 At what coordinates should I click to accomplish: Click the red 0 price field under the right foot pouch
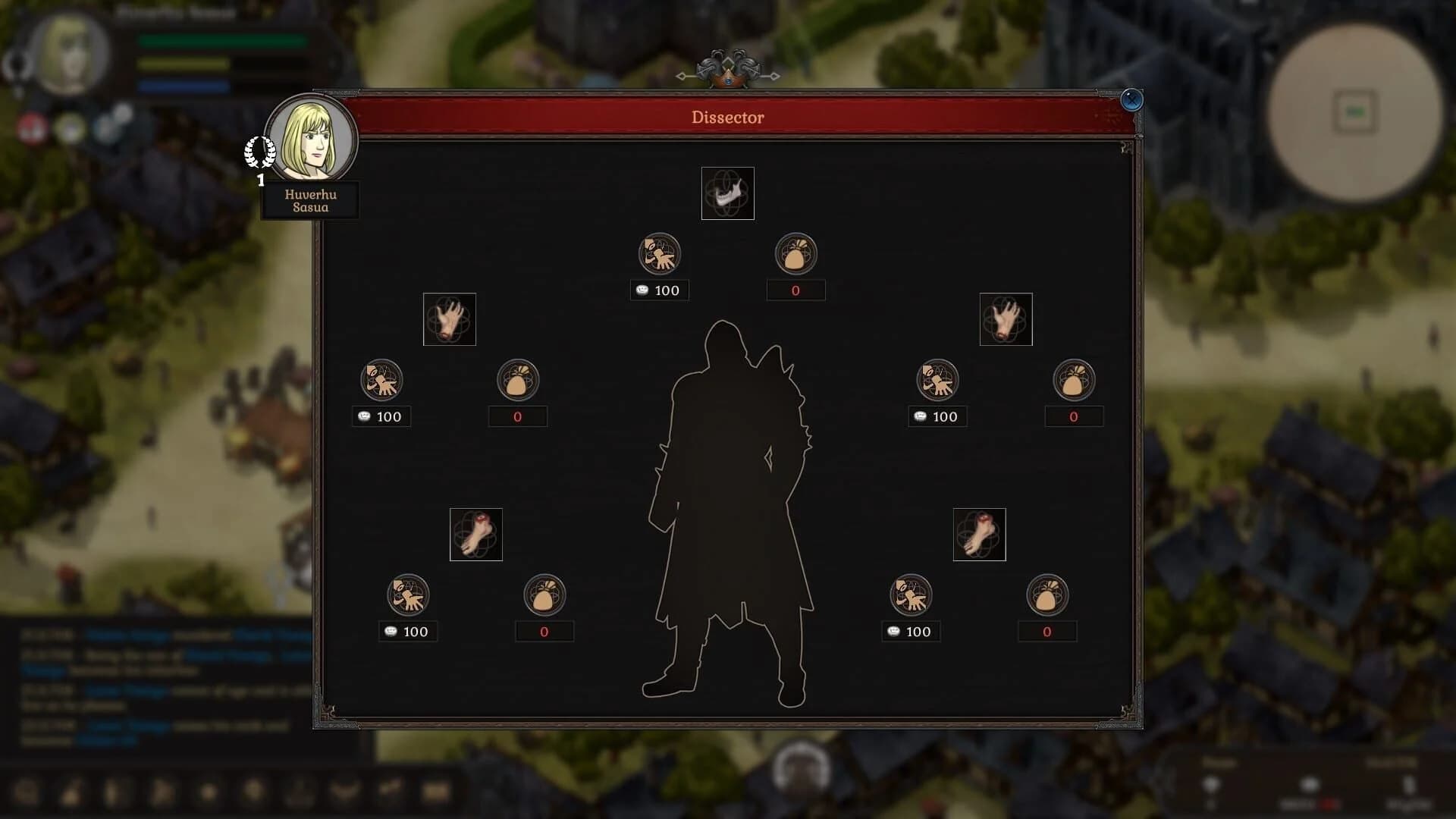(1048, 630)
